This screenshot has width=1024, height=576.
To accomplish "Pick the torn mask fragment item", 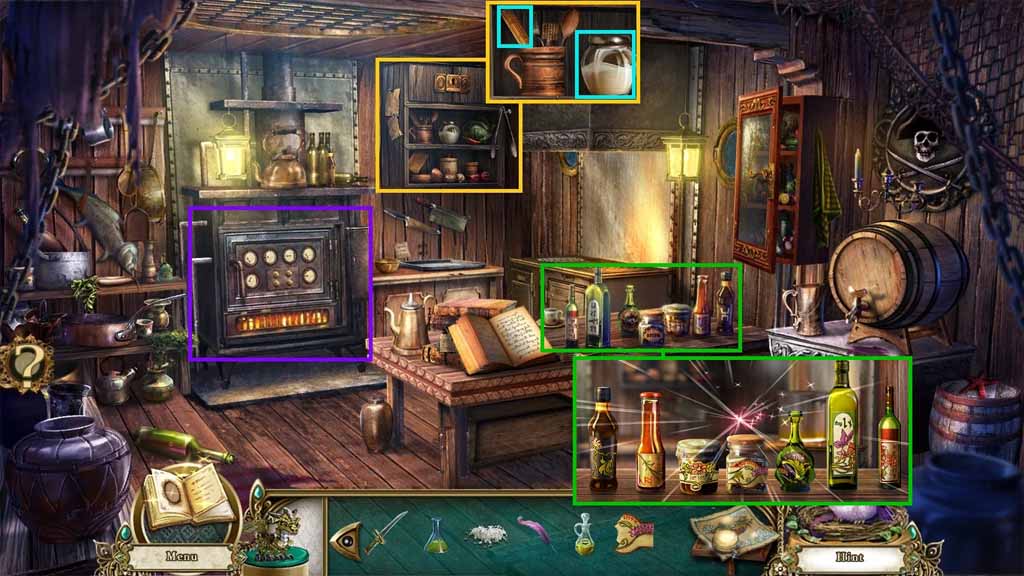I will tap(634, 533).
